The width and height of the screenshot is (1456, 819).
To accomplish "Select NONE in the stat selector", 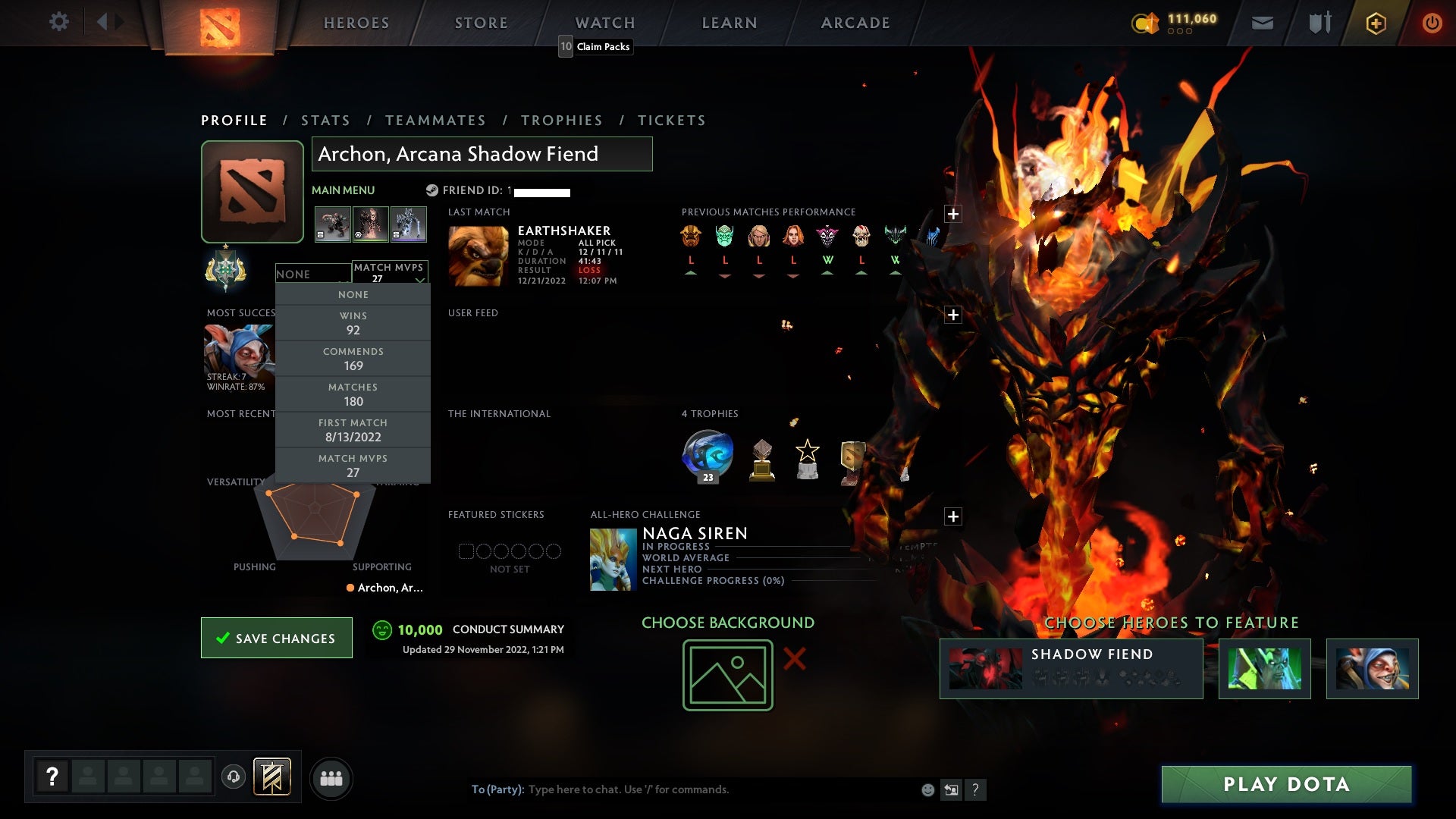I will tap(353, 294).
